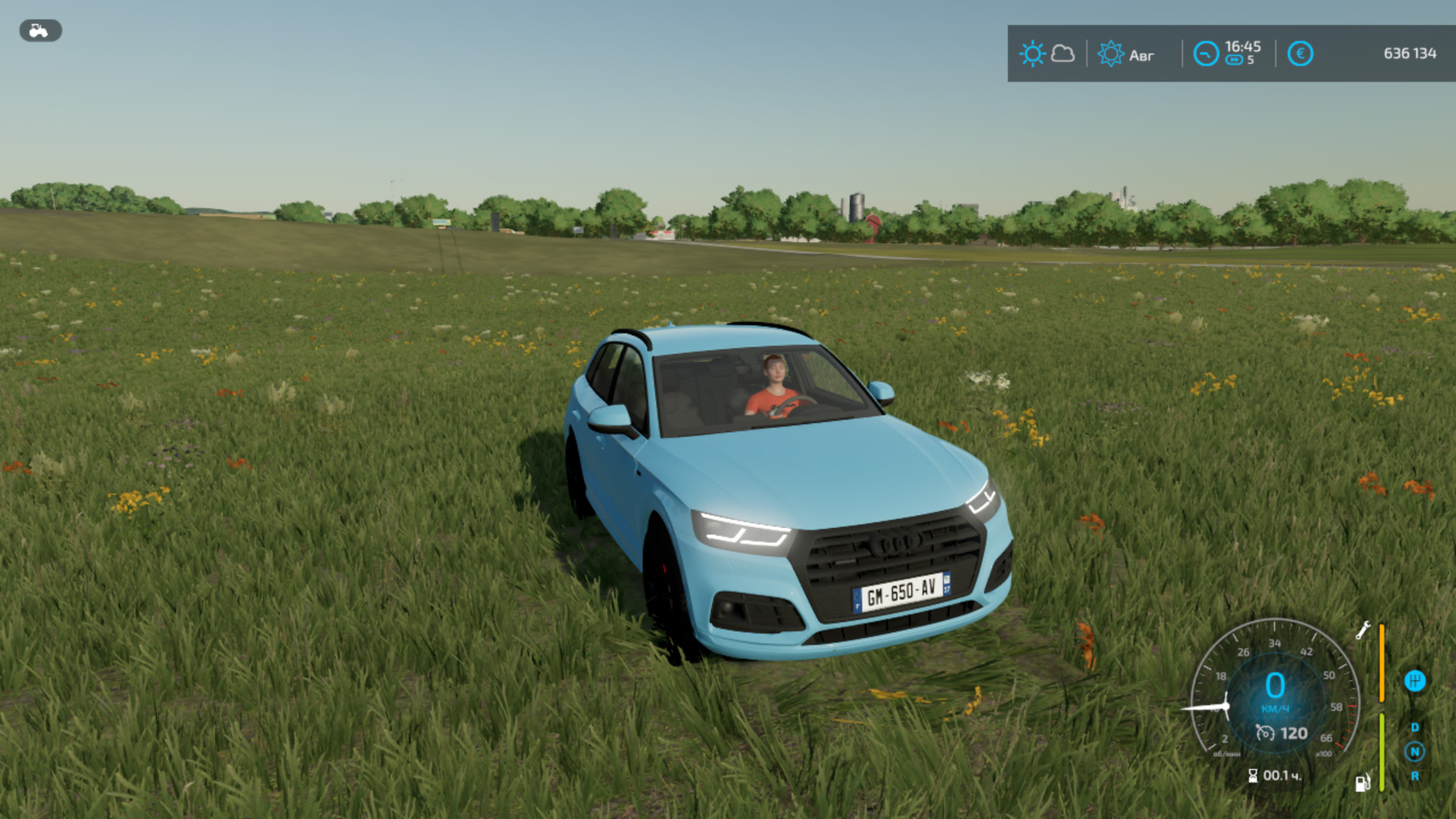Screen dimensions: 1456x819
Task: Select the euro money icon
Action: pos(1300,54)
